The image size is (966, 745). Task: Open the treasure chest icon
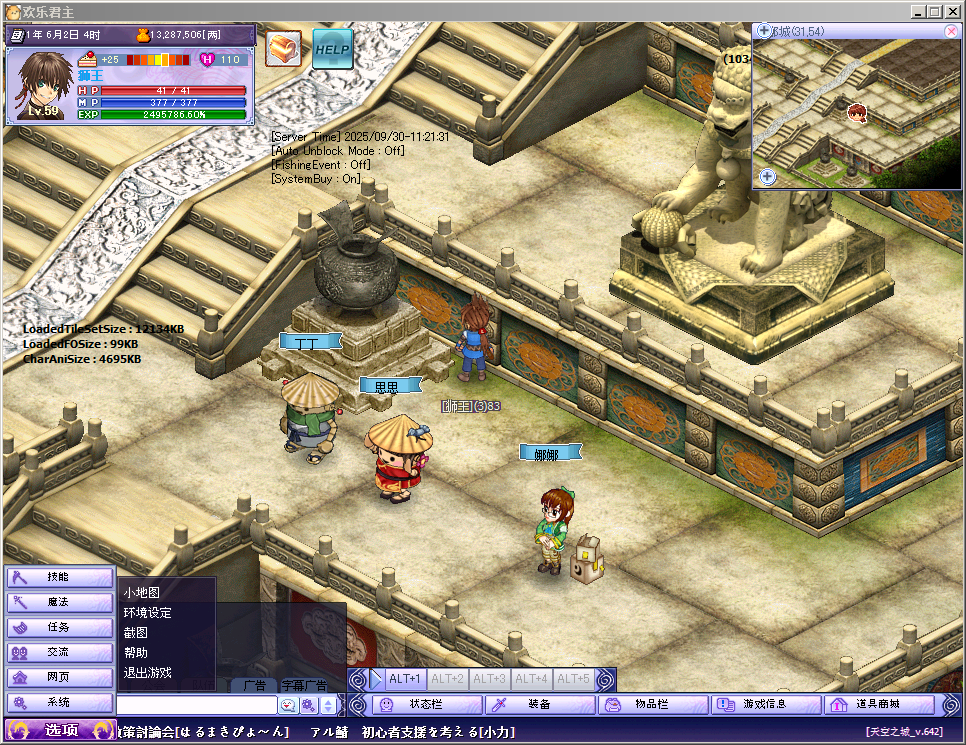click(x=284, y=48)
